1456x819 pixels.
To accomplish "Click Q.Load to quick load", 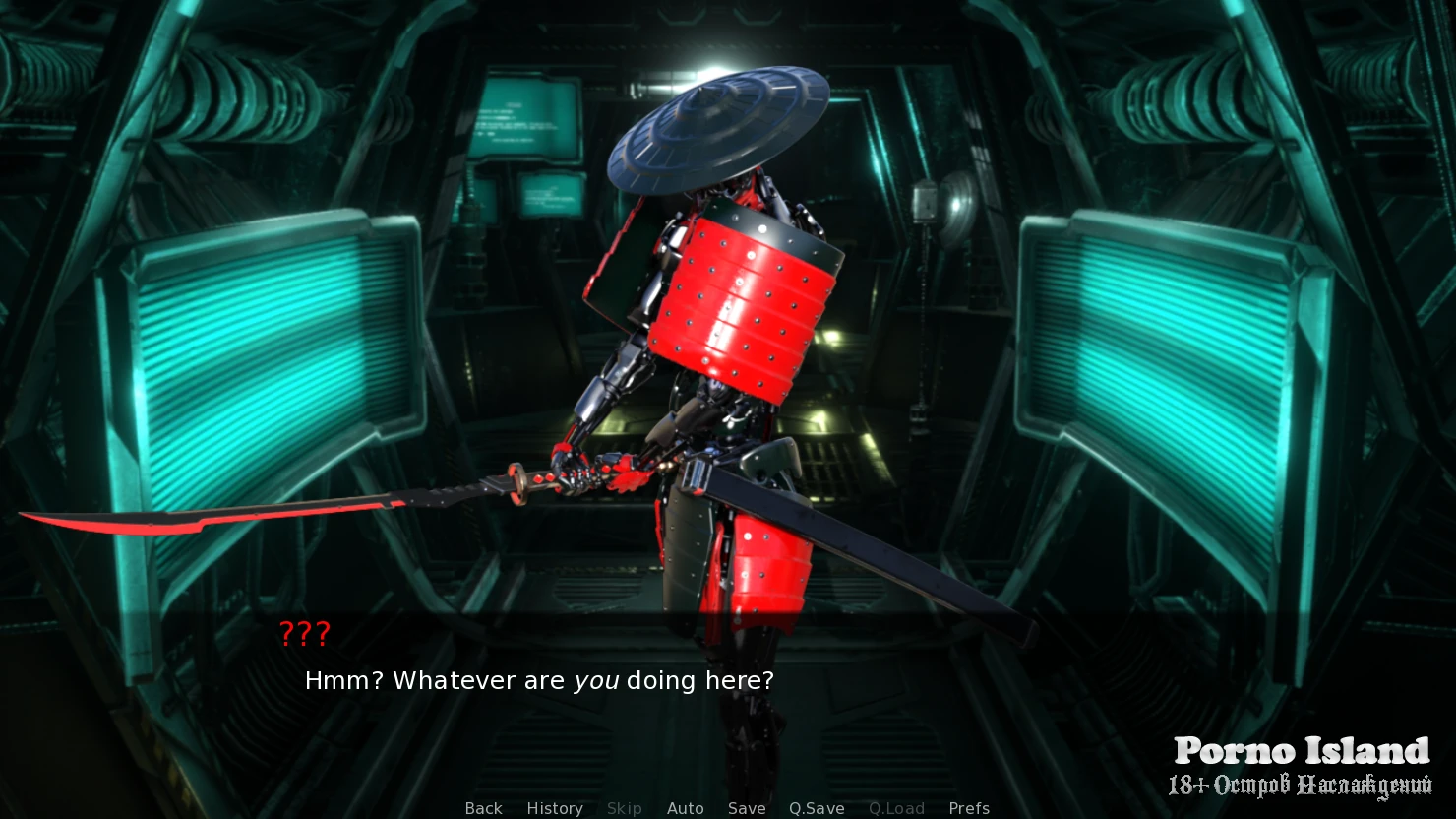I will pyautogui.click(x=896, y=808).
